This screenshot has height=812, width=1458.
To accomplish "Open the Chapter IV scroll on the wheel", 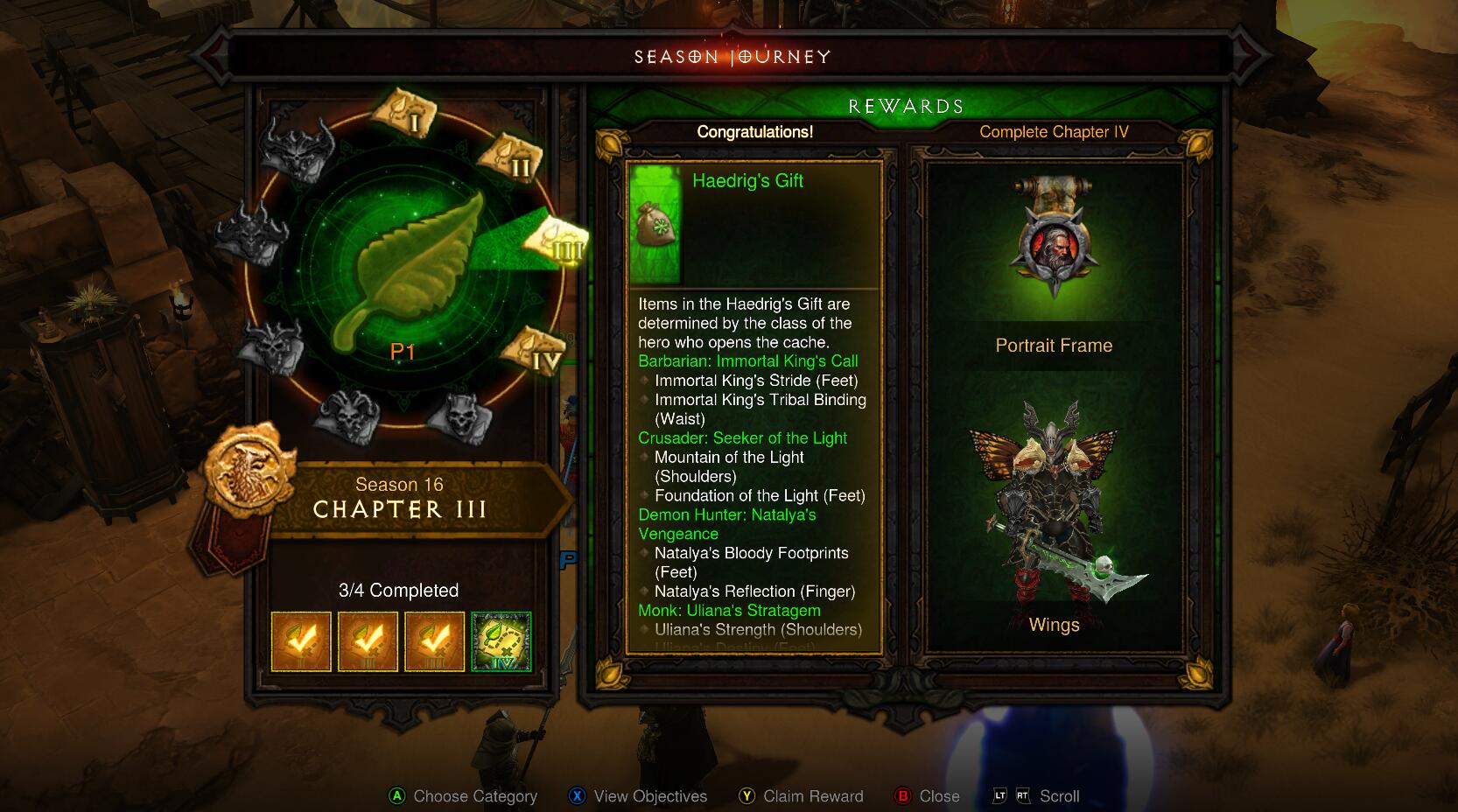I will pos(536,351).
